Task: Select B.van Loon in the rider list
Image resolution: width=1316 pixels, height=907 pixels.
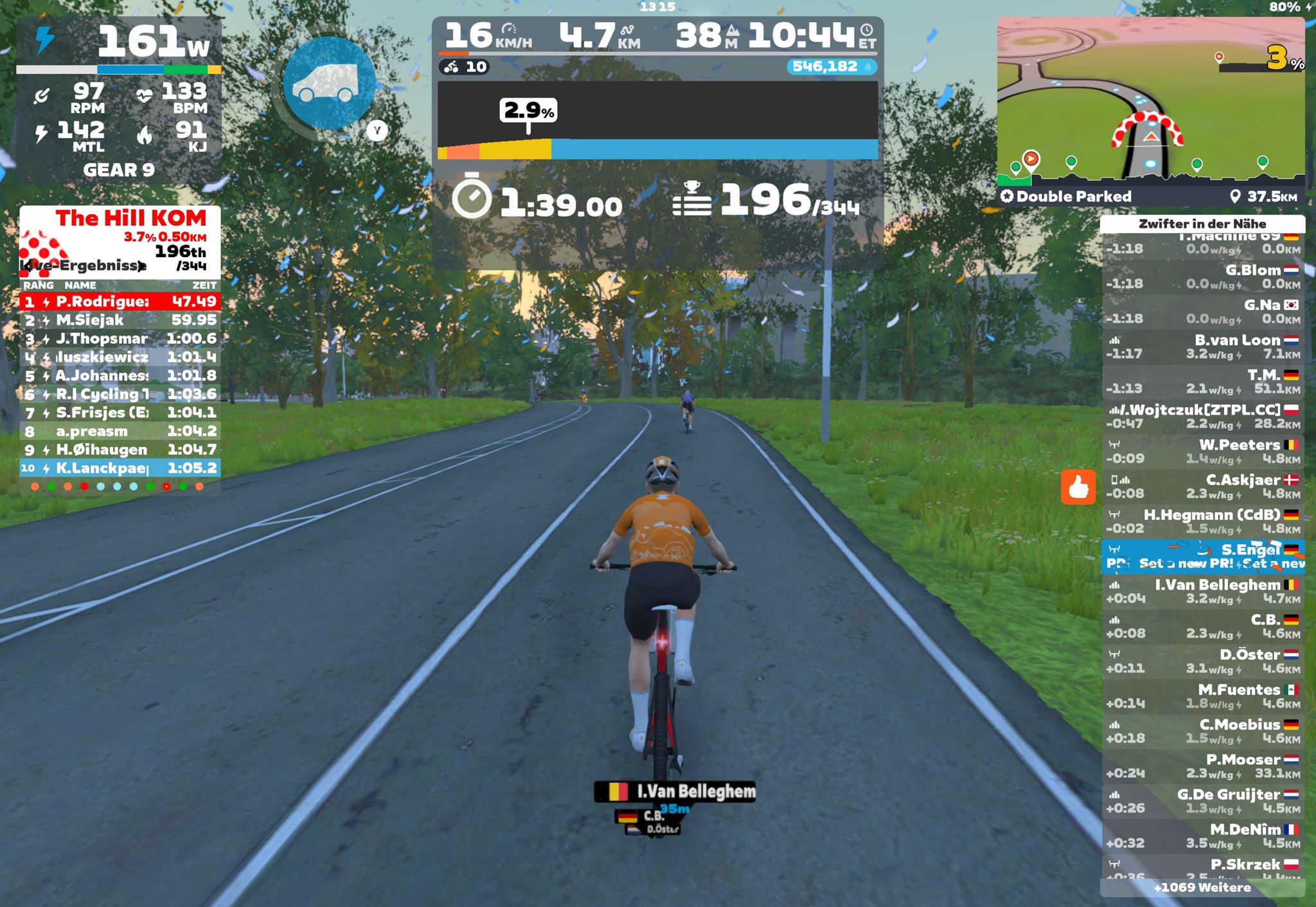Action: [1202, 346]
